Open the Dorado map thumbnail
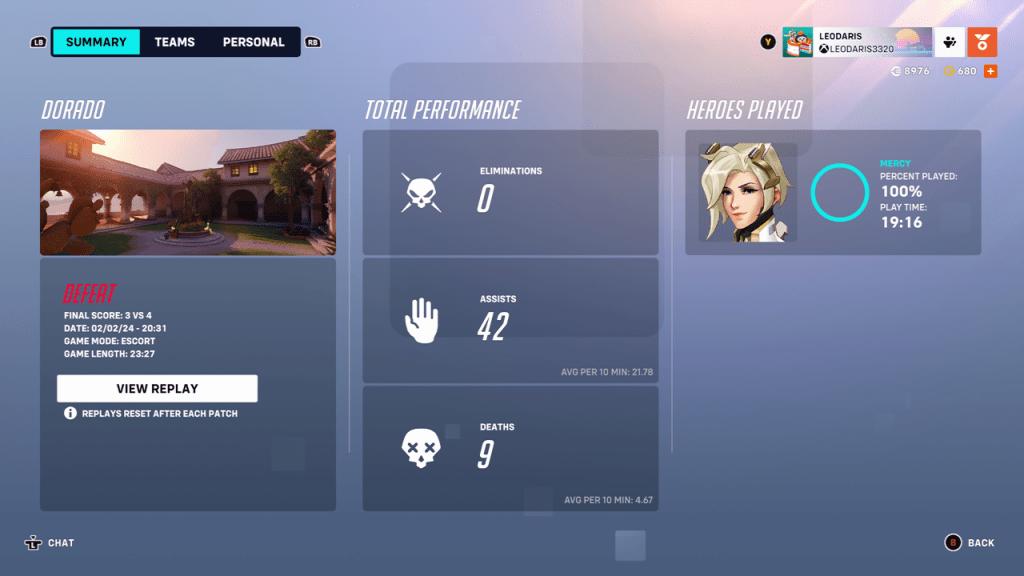The image size is (1024, 576). (x=188, y=192)
